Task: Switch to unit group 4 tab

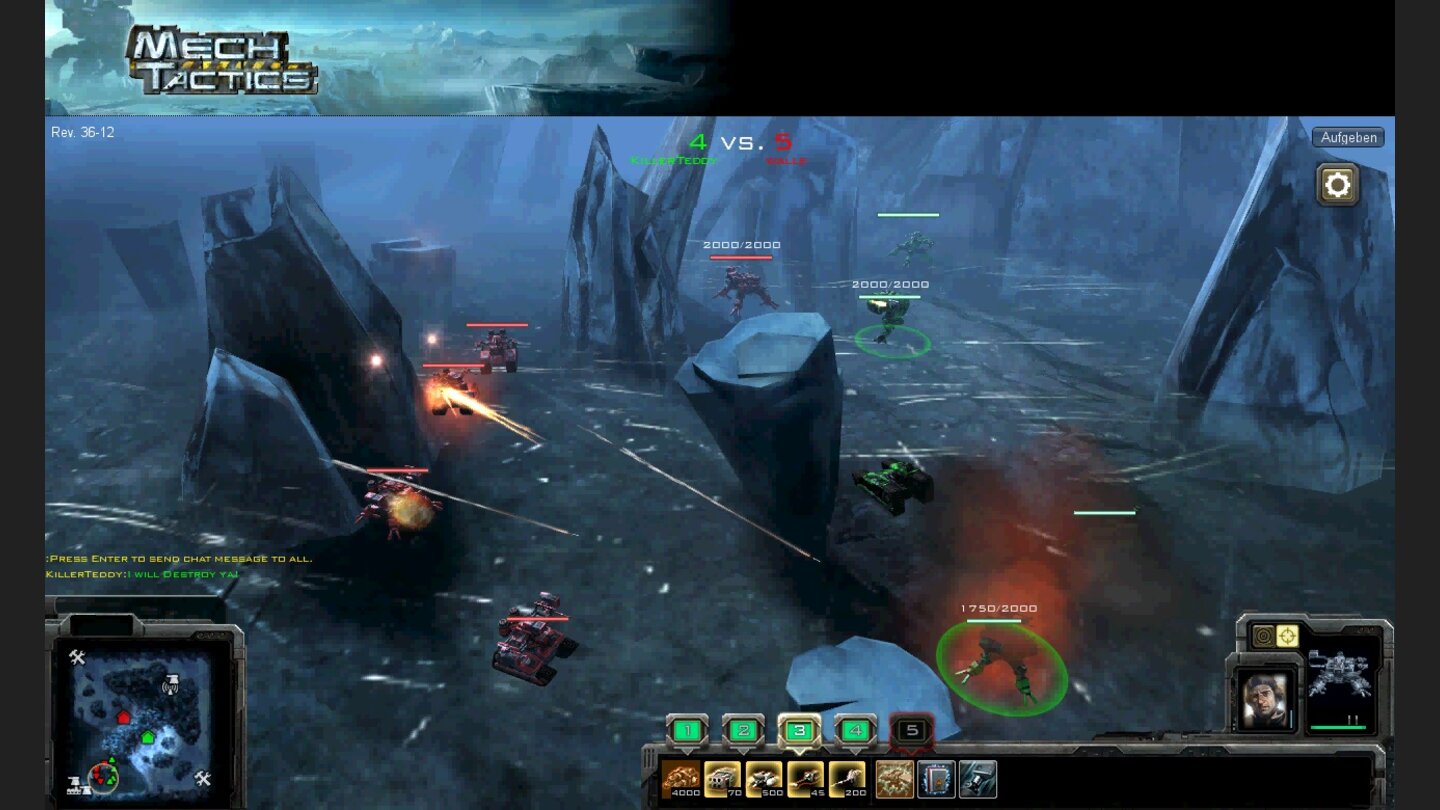Action: 856,729
